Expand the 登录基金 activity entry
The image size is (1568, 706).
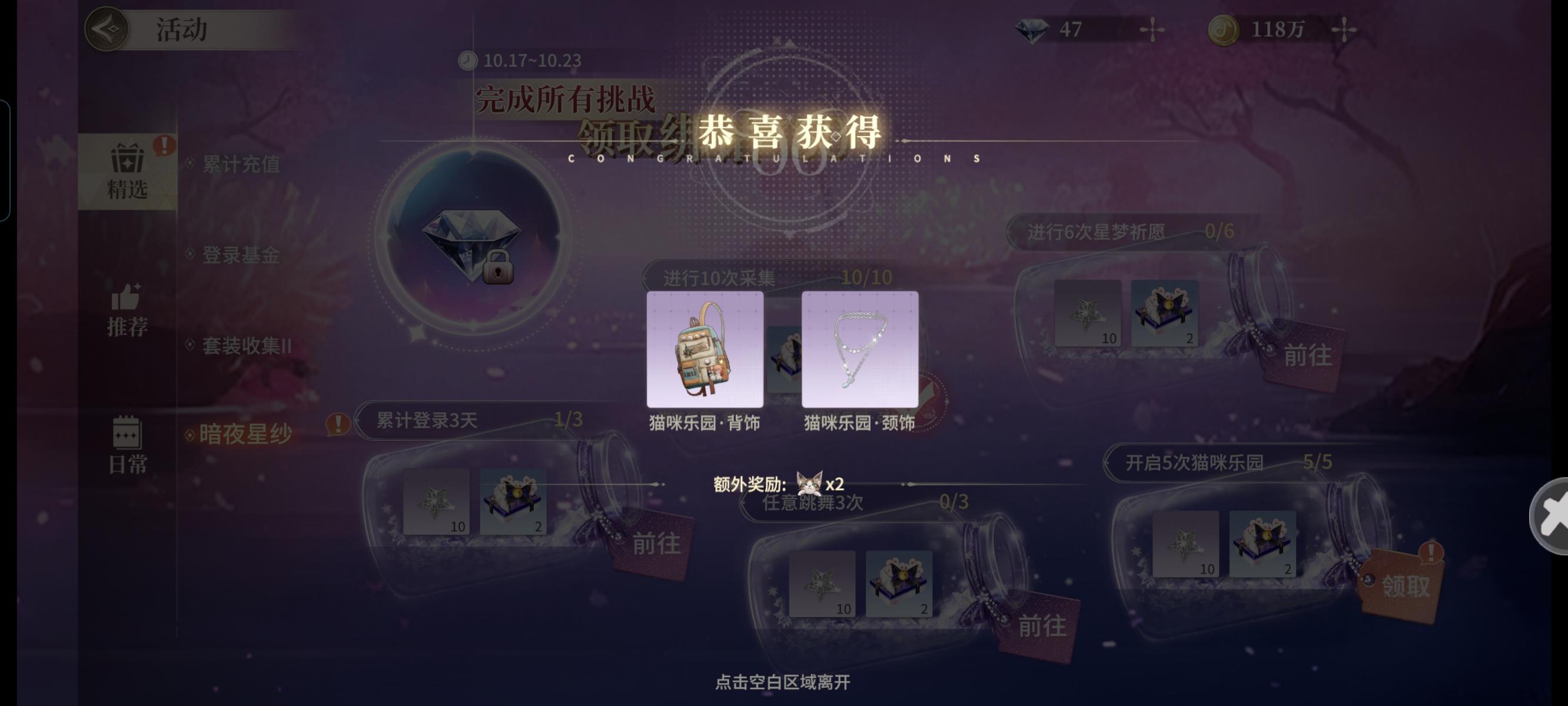click(240, 257)
